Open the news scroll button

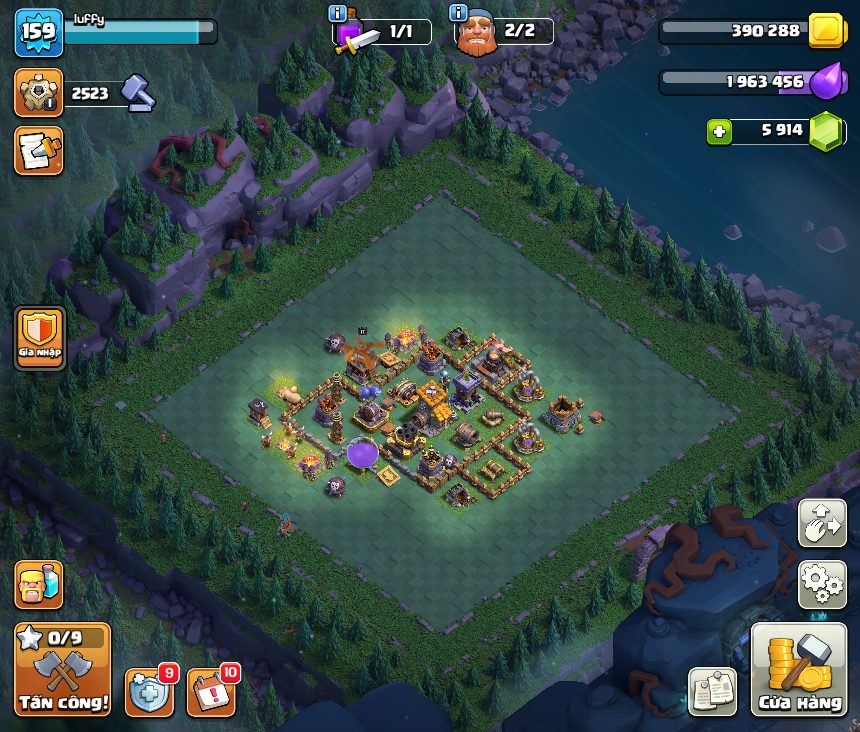pyautogui.click(x=39, y=150)
